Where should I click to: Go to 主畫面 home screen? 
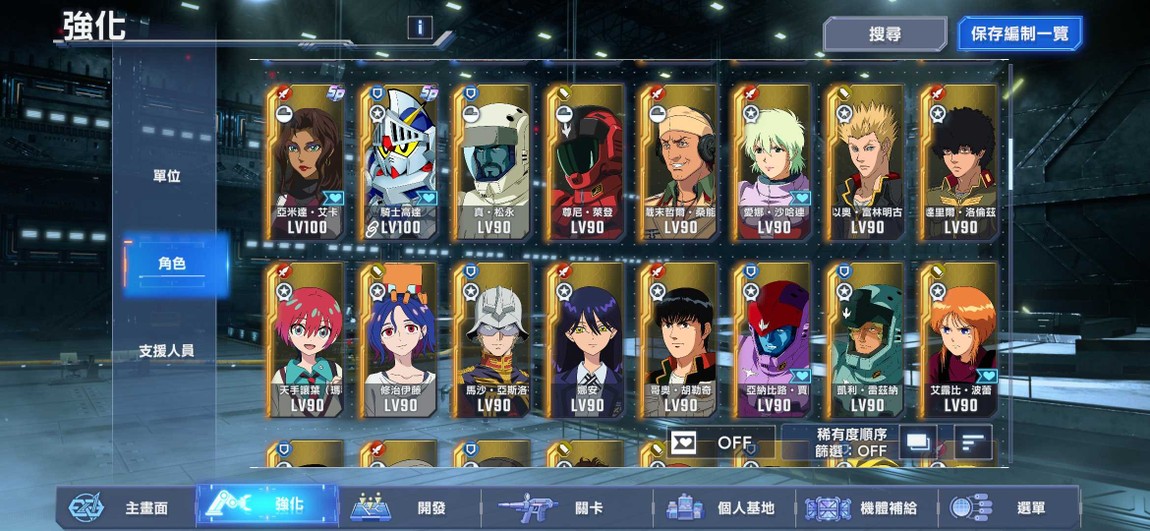coord(125,507)
